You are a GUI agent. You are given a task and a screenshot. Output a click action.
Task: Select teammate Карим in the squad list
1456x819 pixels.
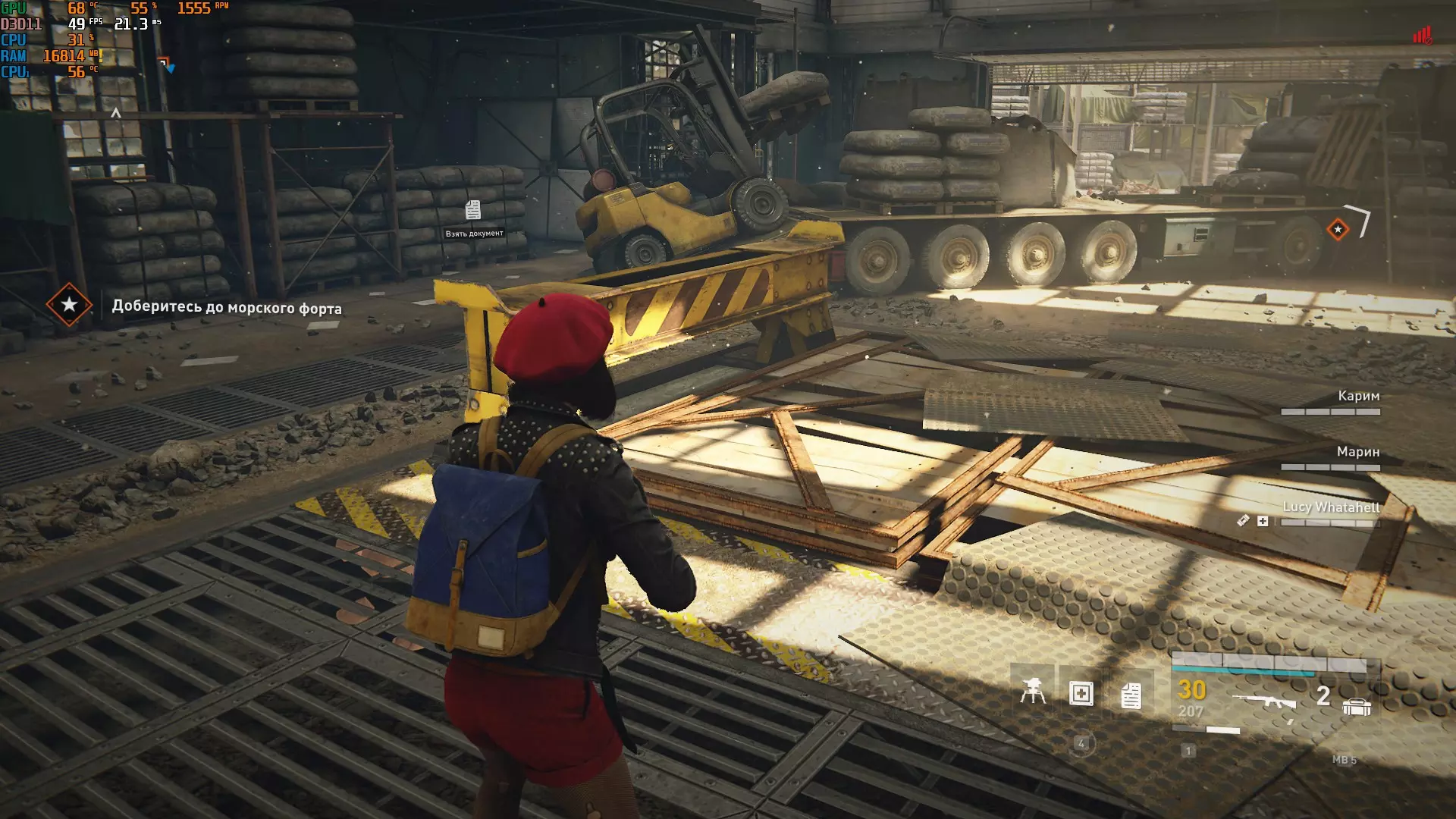click(x=1358, y=396)
